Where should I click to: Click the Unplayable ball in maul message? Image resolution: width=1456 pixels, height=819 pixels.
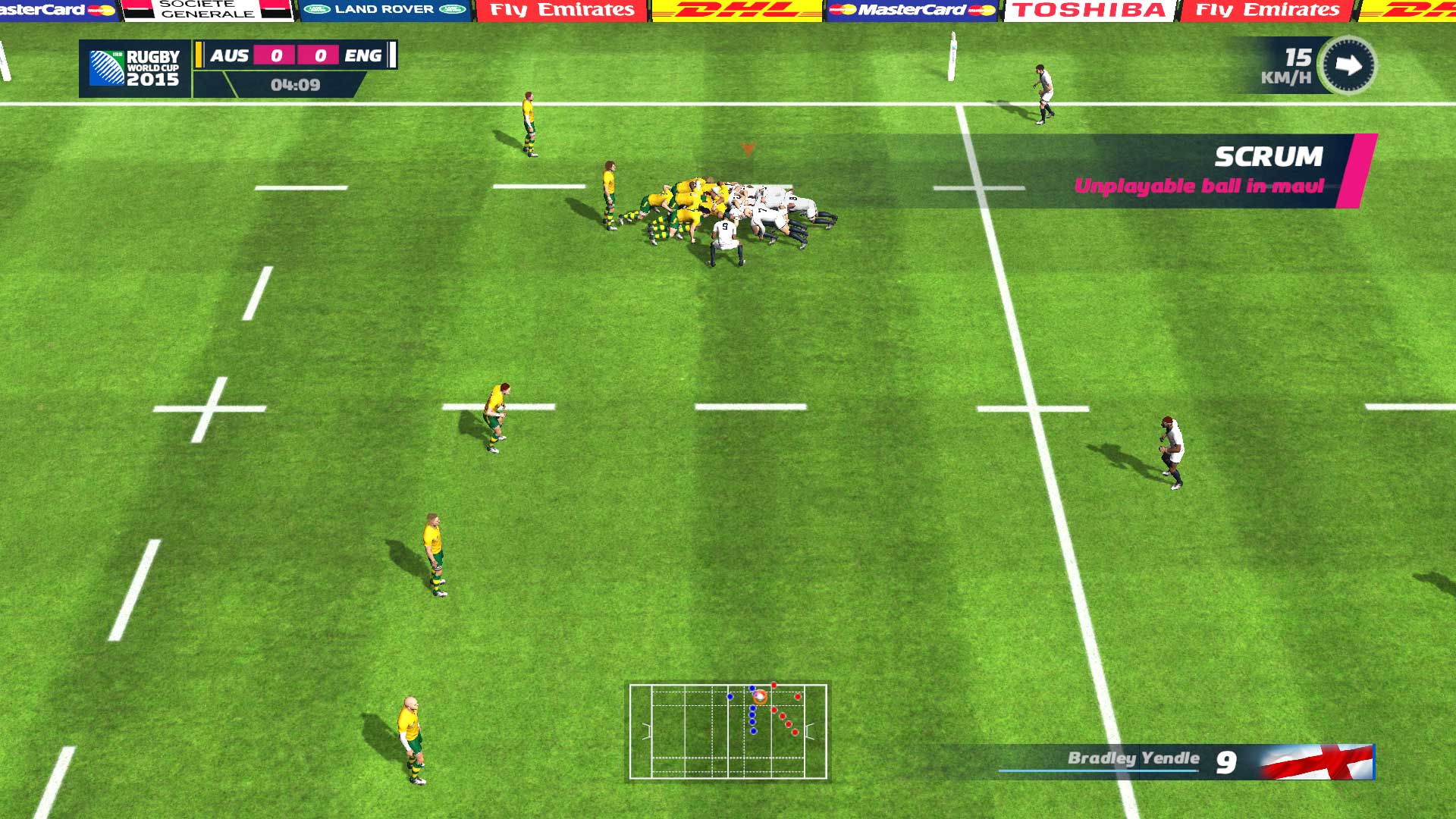[x=1199, y=184]
